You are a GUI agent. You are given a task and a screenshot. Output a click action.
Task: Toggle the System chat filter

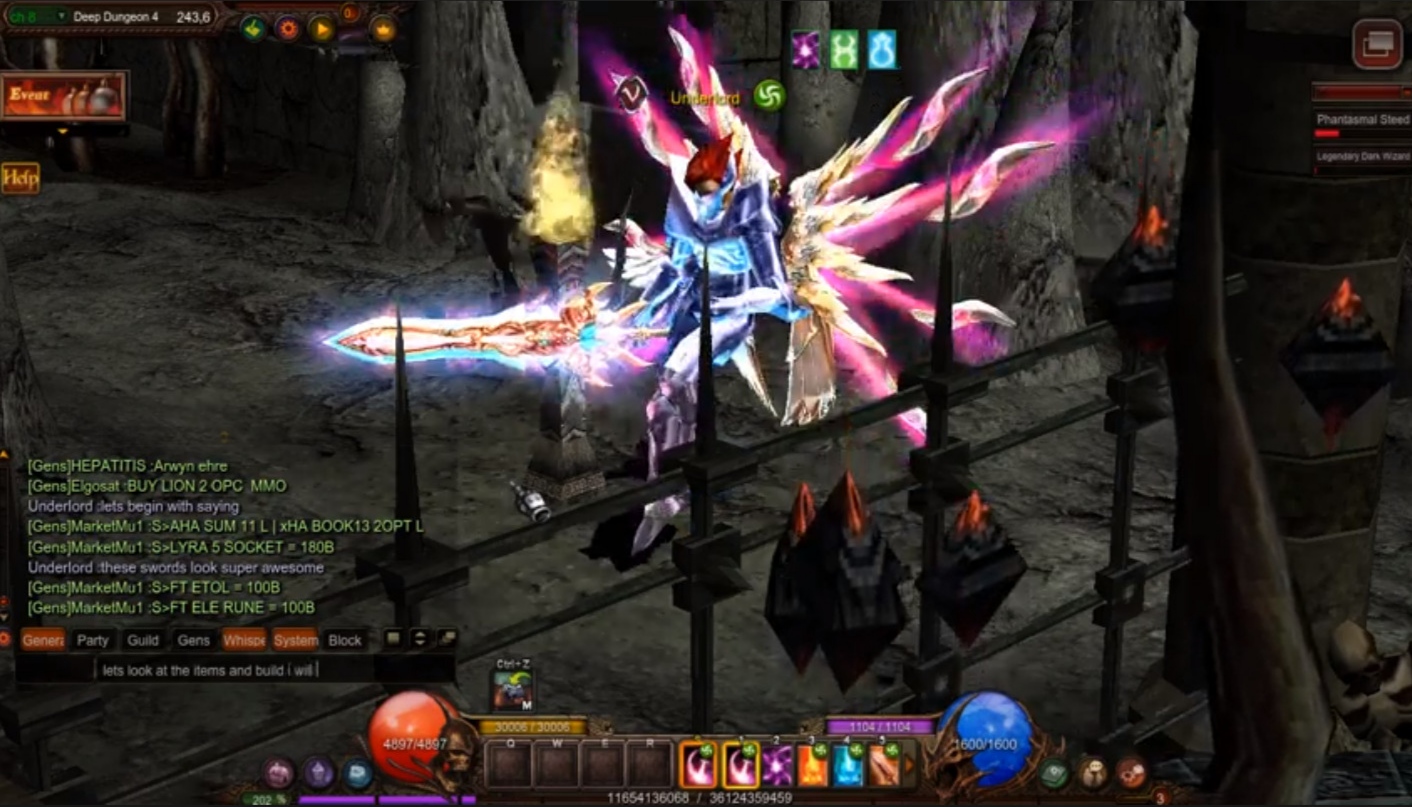coord(296,640)
